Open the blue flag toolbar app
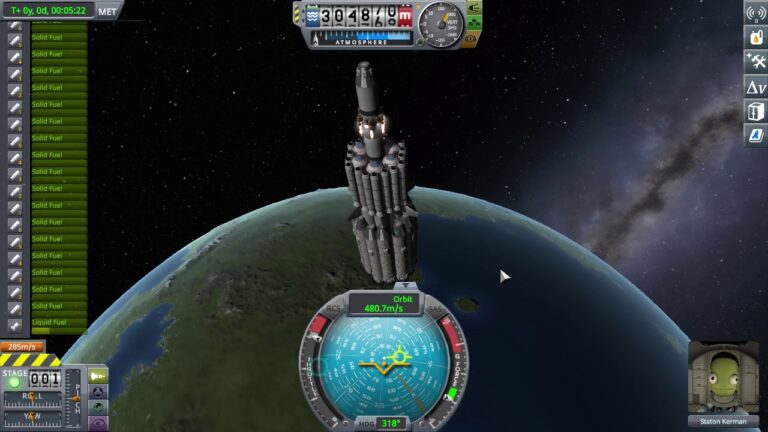The height and width of the screenshot is (432, 768). pyautogui.click(x=756, y=135)
